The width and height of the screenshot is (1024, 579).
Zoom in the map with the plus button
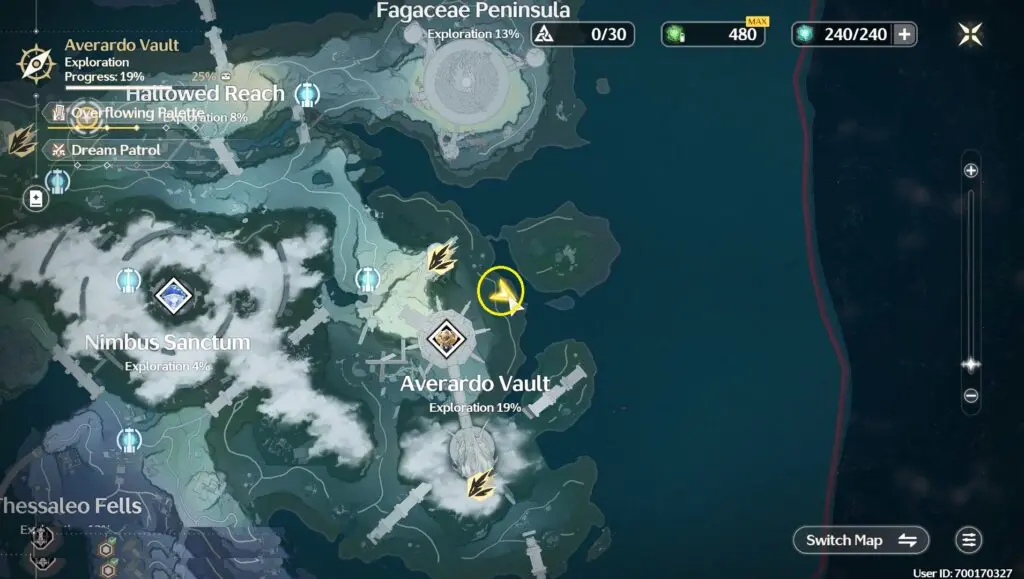point(970,171)
